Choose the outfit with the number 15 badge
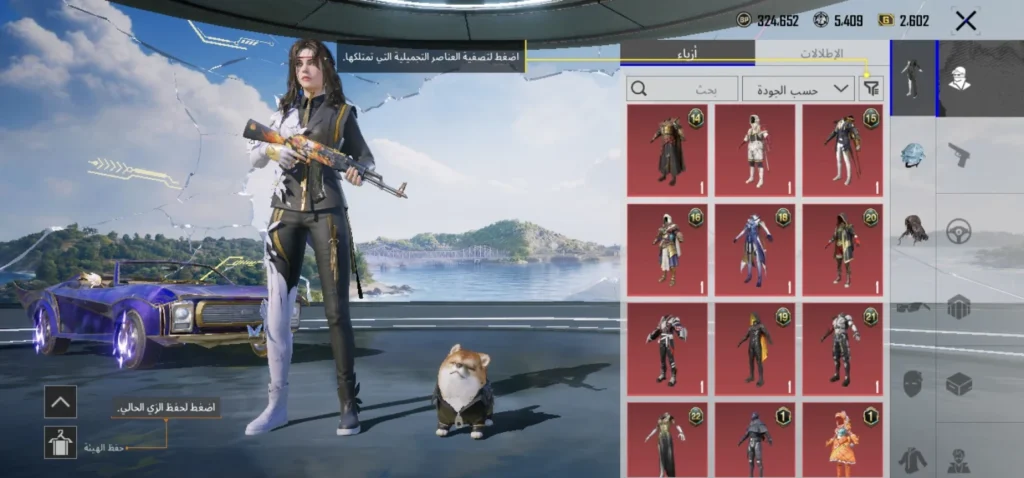Screen dimensions: 1024x478 click(843, 151)
